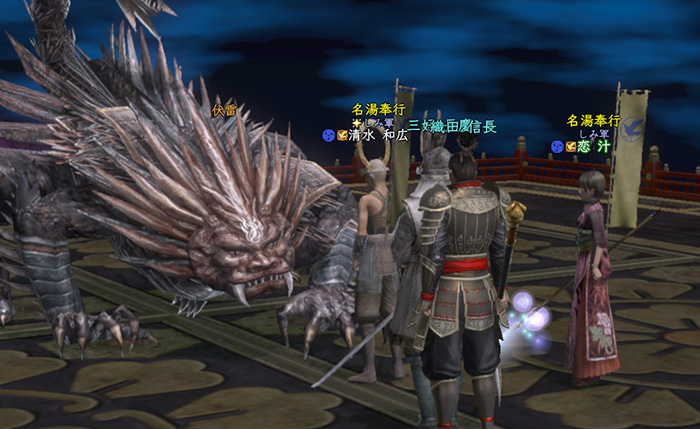
Task: Target the player nameplate 恋 汁
Action: 593,146
